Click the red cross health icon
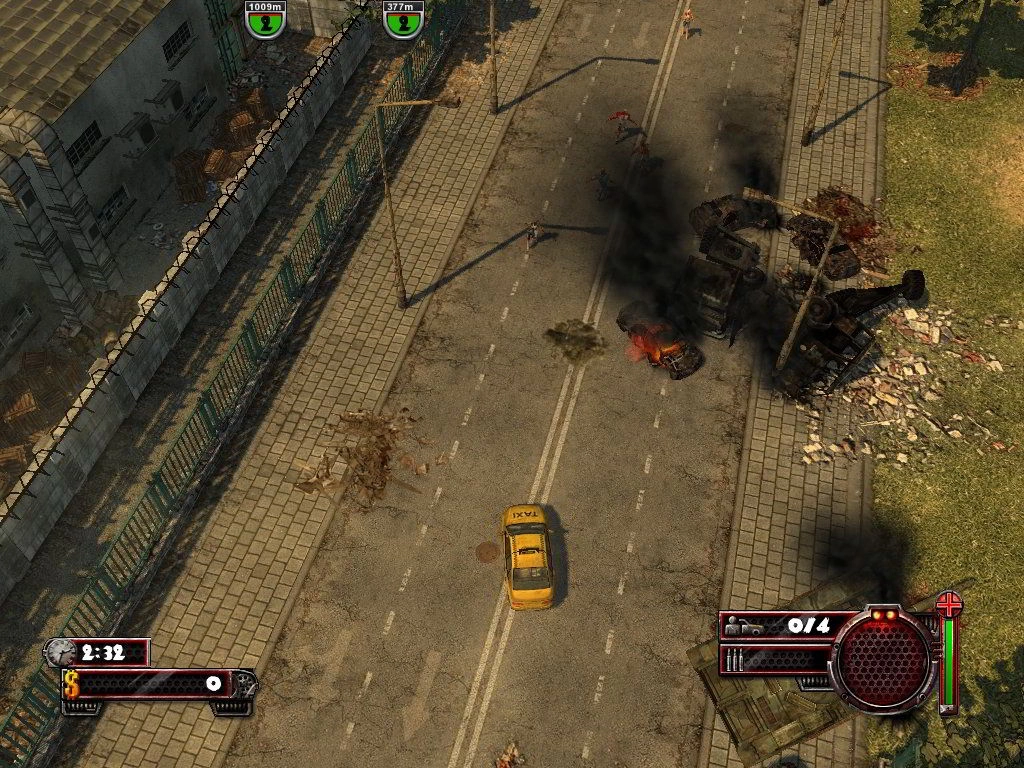This screenshot has width=1024, height=768. (948, 603)
